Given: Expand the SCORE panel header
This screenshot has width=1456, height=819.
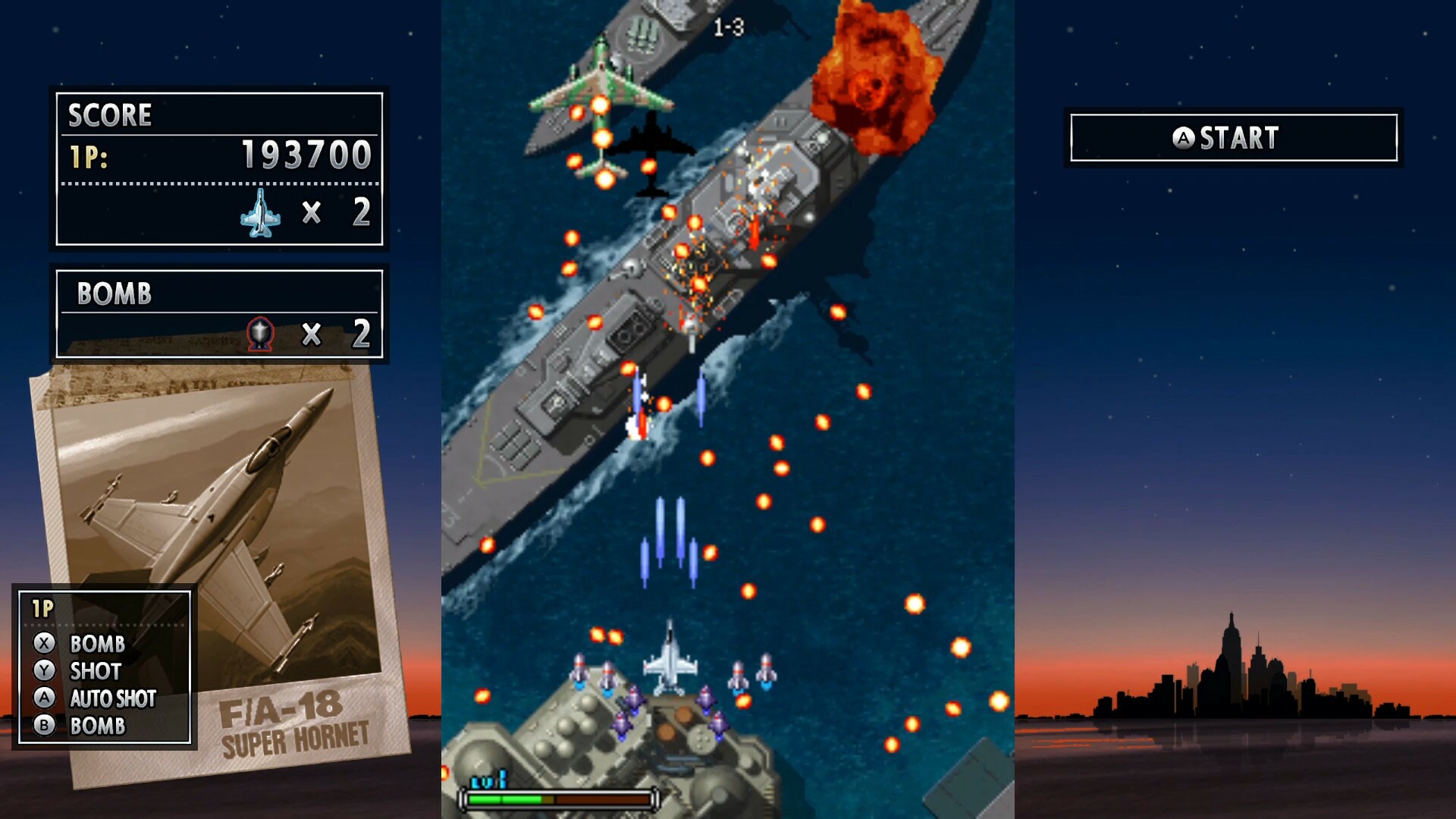Looking at the screenshot, I should [x=109, y=115].
